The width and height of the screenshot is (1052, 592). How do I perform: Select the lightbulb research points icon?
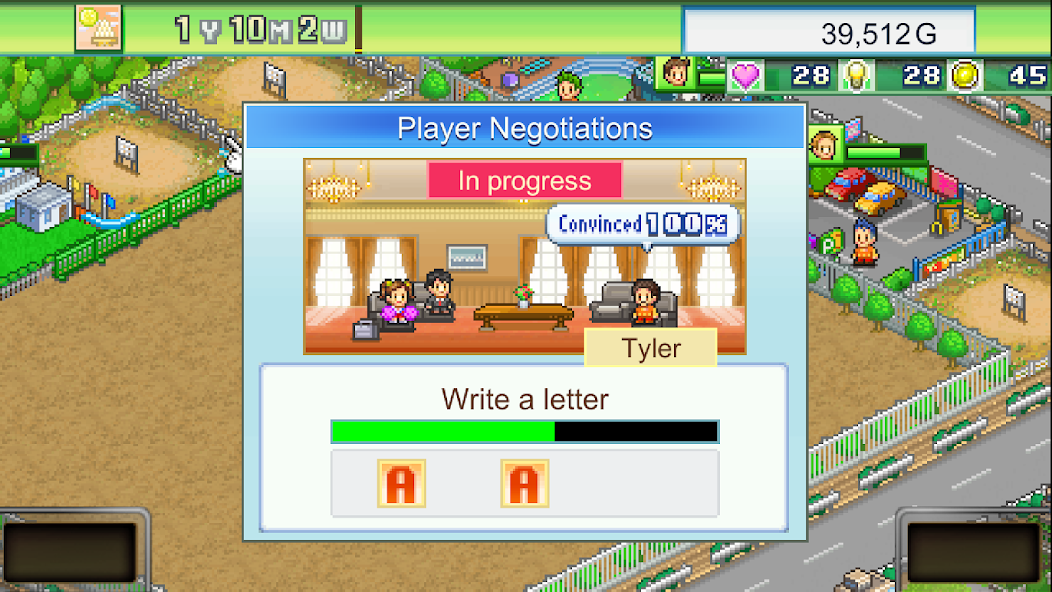click(856, 76)
